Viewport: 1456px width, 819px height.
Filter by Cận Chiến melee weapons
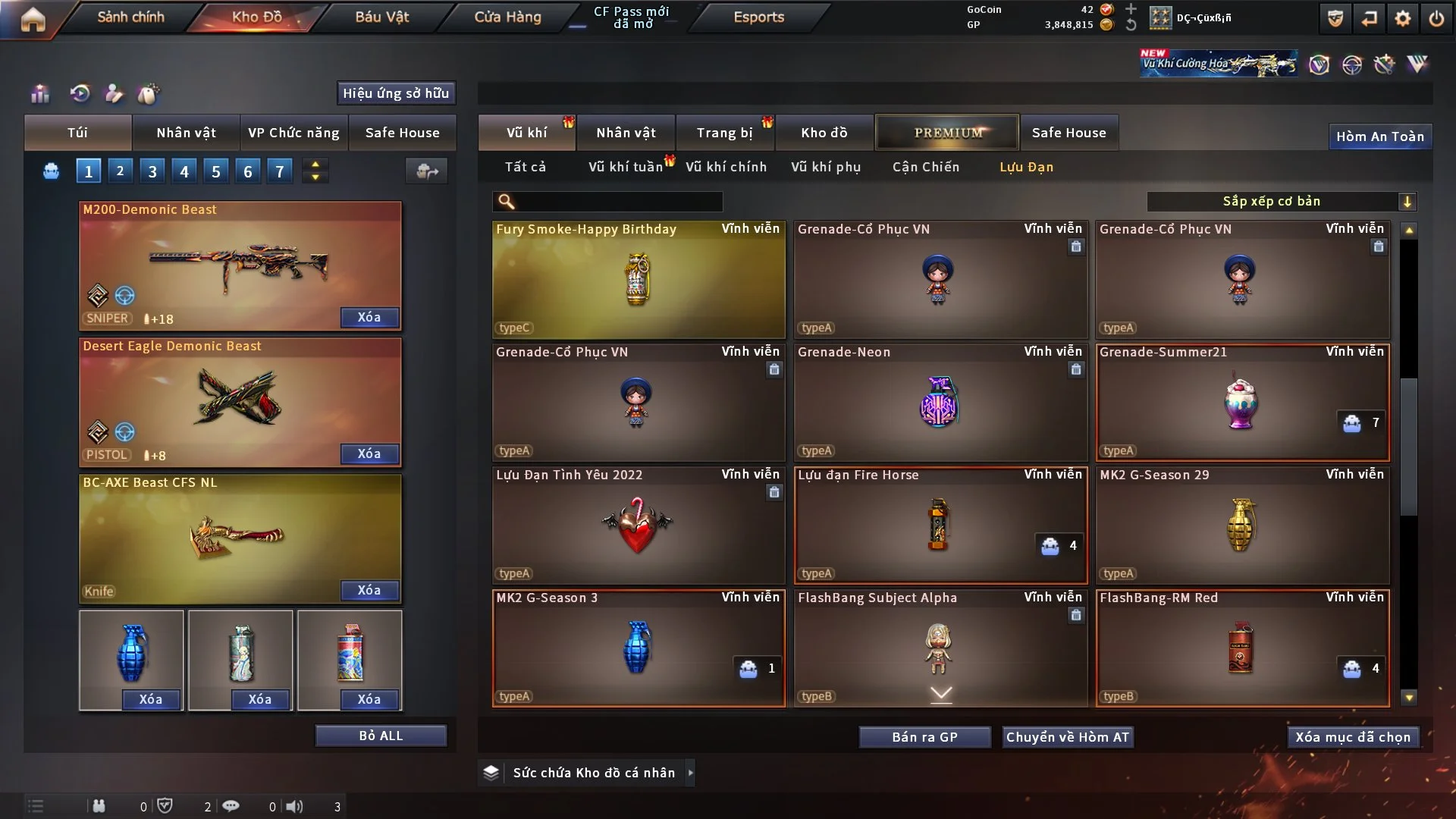click(x=925, y=167)
